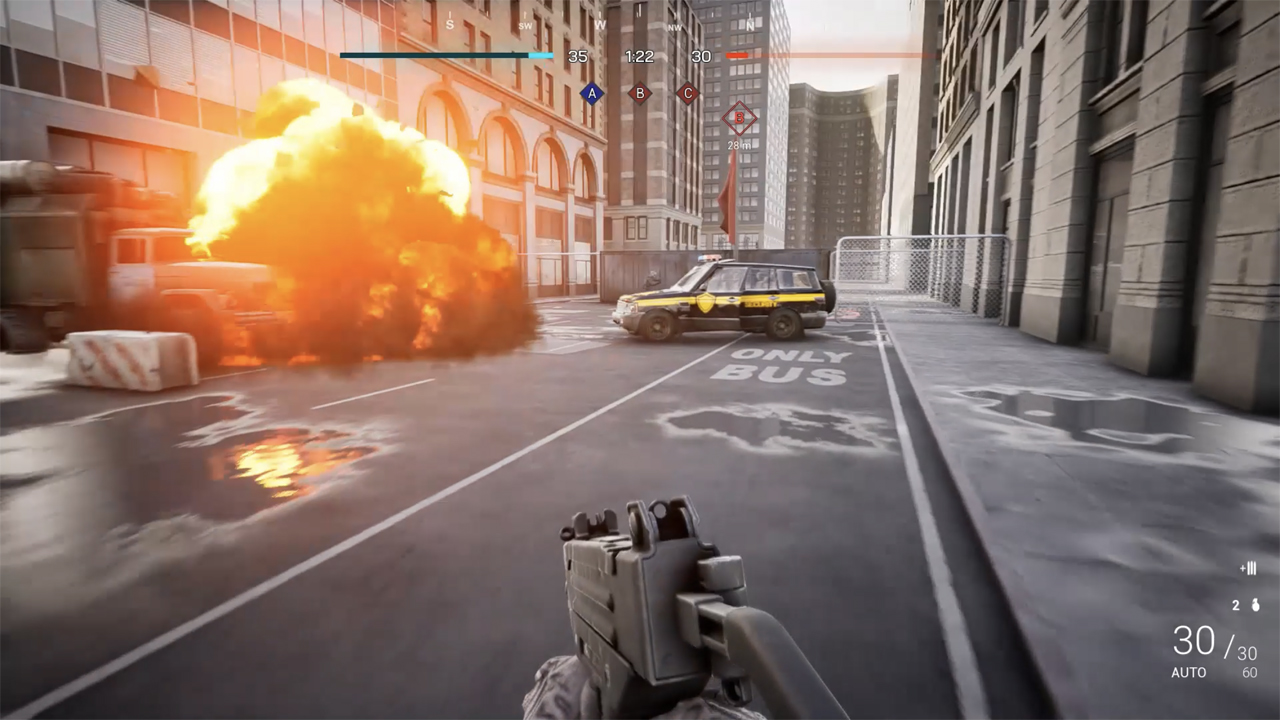Select the magazine resupply icon above the grenade

click(1248, 569)
